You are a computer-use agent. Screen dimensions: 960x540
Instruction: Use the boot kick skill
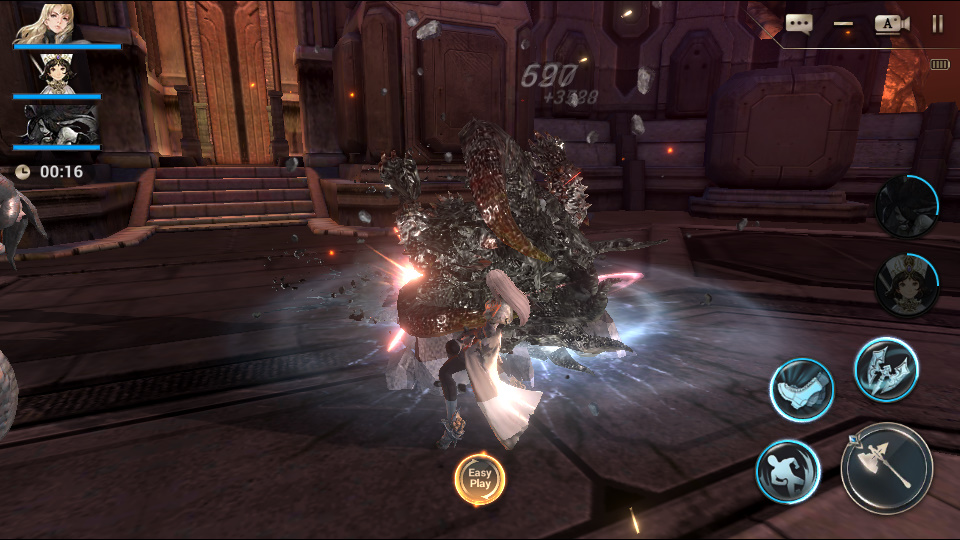pos(801,388)
